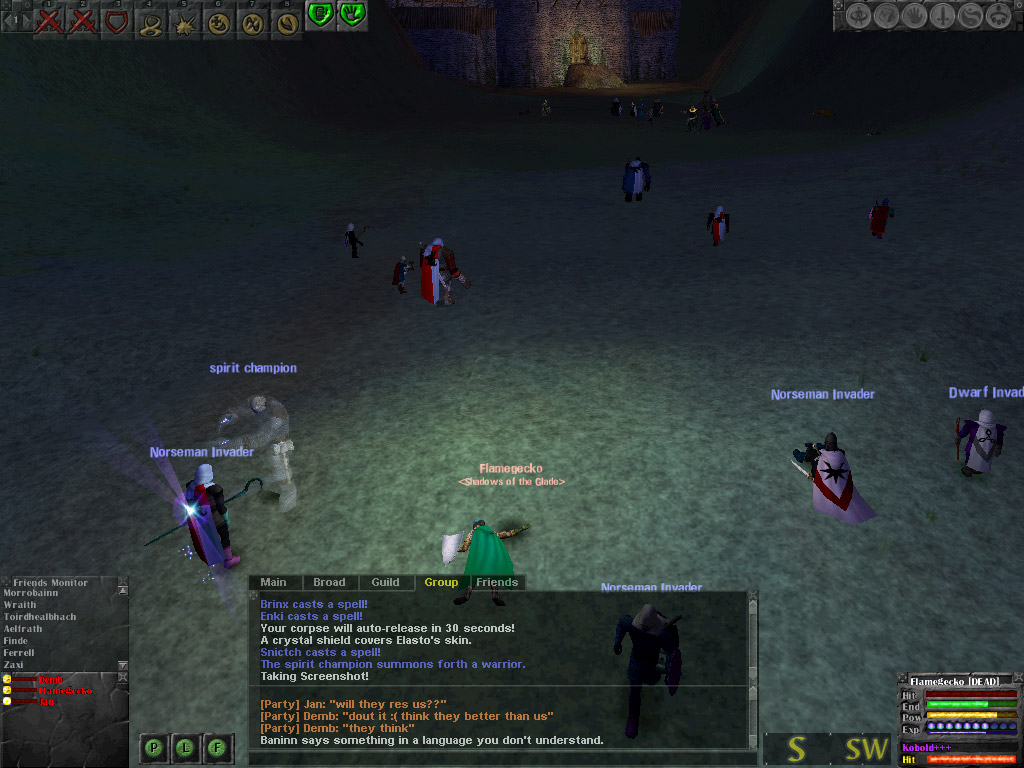Screen dimensions: 1024x768
Task: Click the grey hand icon in the top-right menu
Action: (914, 16)
